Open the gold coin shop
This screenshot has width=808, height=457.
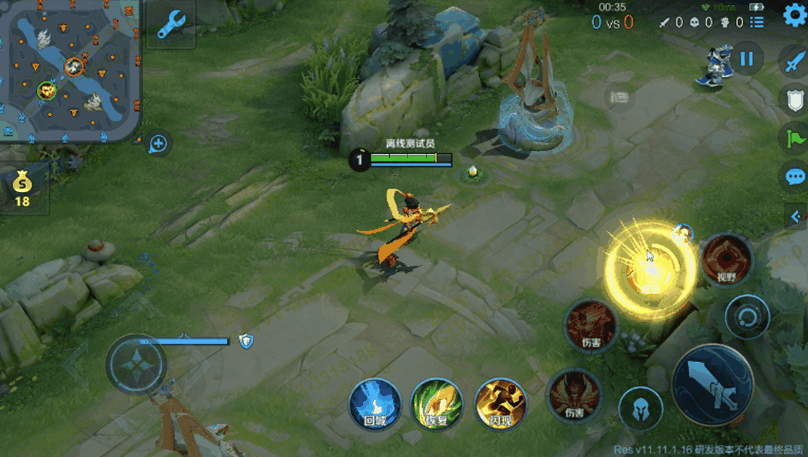(x=22, y=188)
